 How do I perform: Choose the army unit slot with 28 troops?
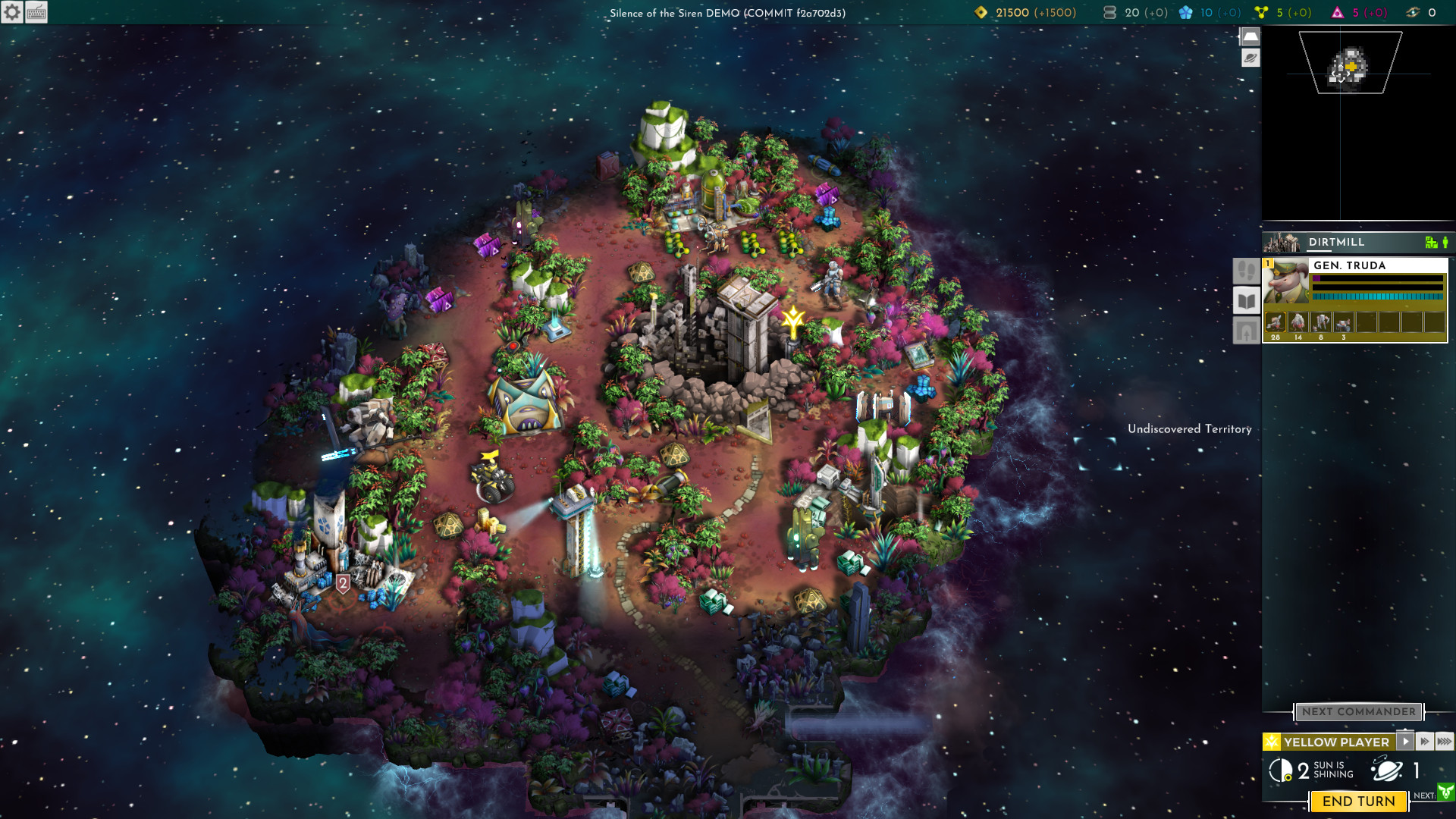point(1276,325)
